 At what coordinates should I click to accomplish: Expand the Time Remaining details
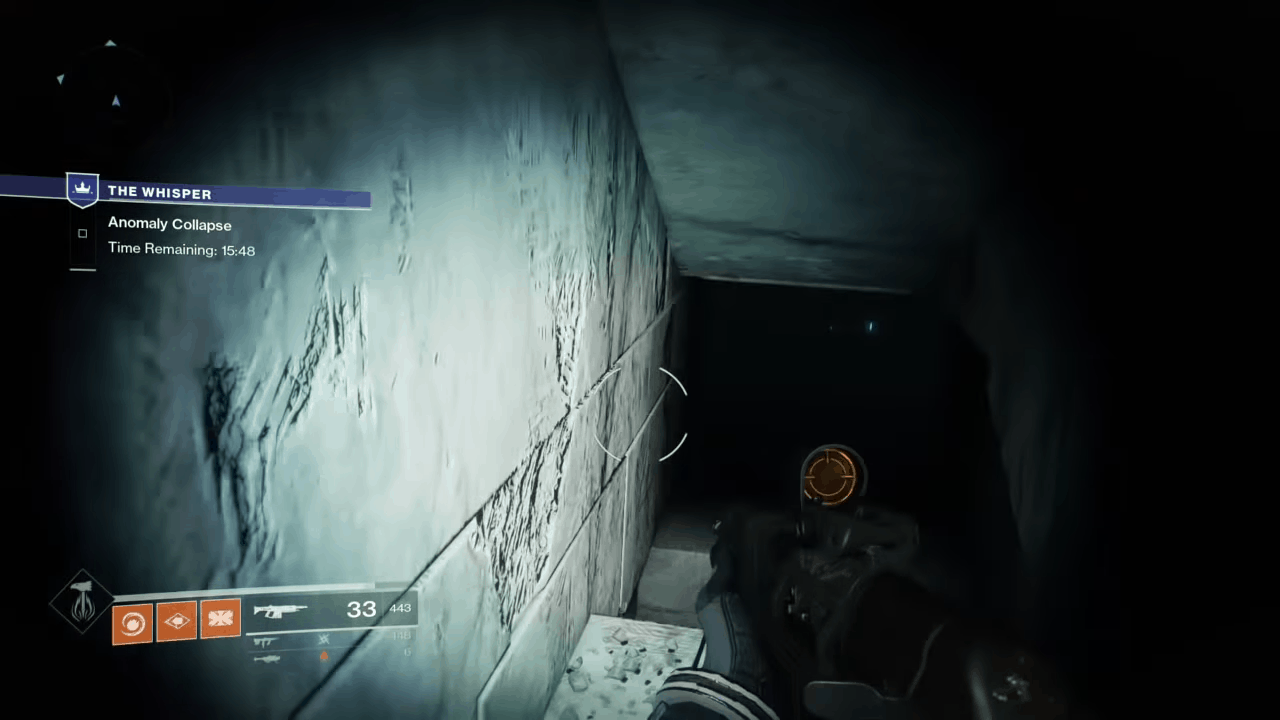181,249
